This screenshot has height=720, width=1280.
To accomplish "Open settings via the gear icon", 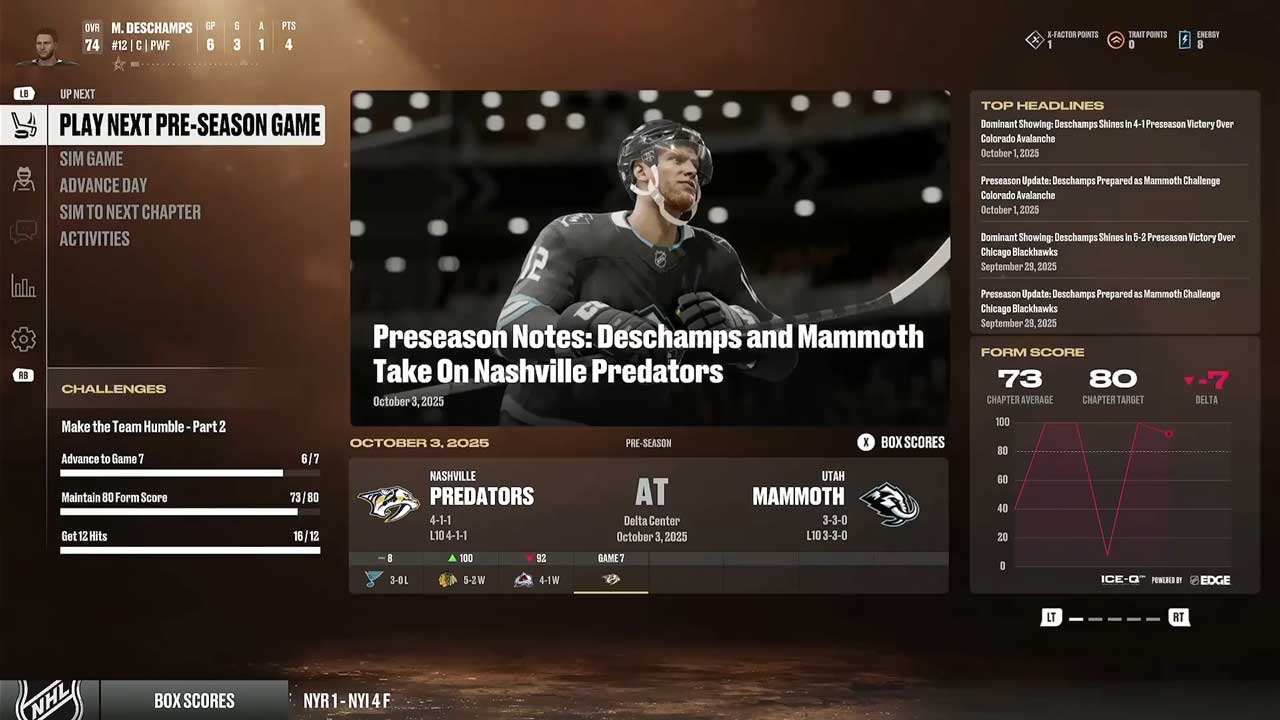I will click(x=23, y=340).
